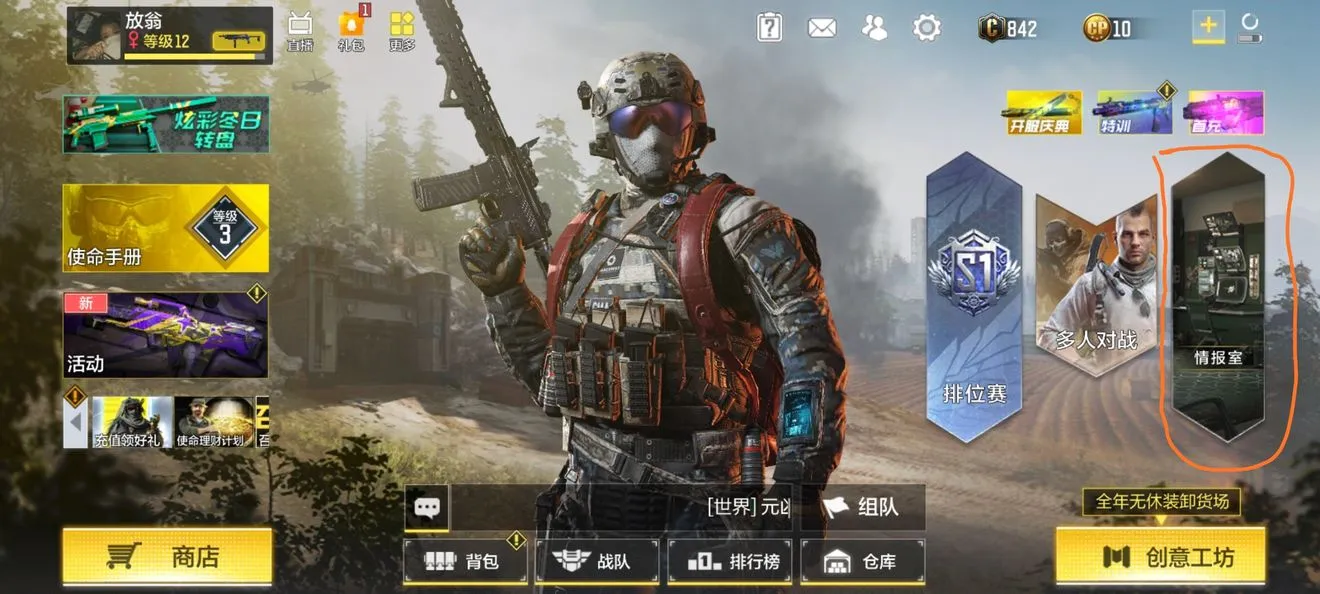1320x594 pixels.
Task: Open the mail envelope icon
Action: pyautogui.click(x=822, y=28)
